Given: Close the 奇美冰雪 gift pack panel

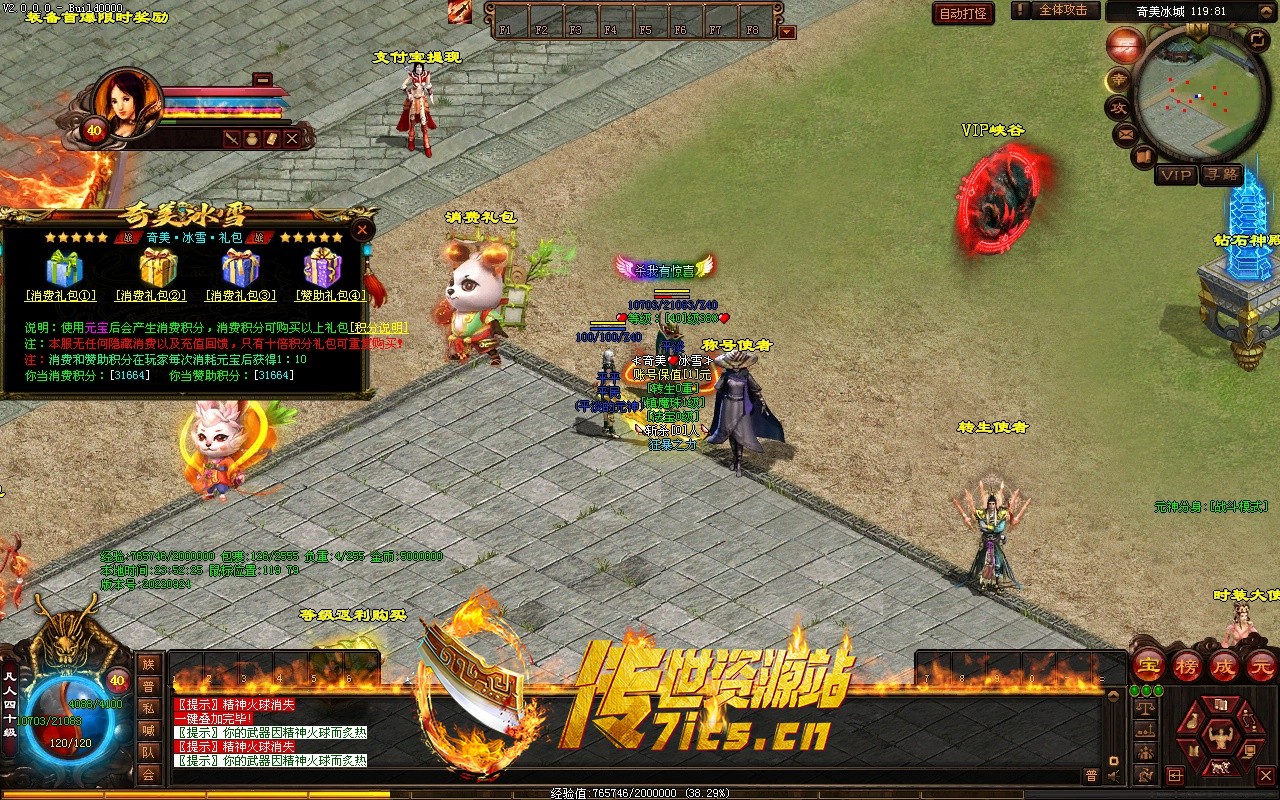Looking at the screenshot, I should (x=363, y=229).
